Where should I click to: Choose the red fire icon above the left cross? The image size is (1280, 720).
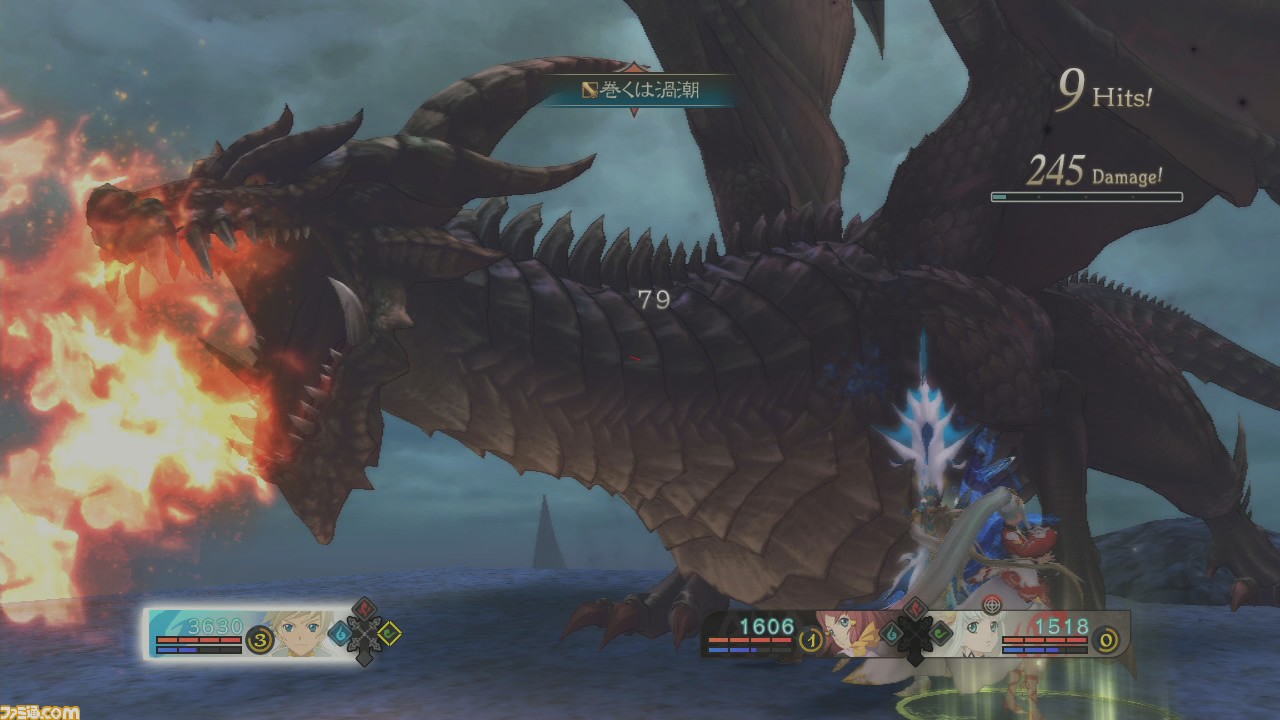[x=365, y=608]
